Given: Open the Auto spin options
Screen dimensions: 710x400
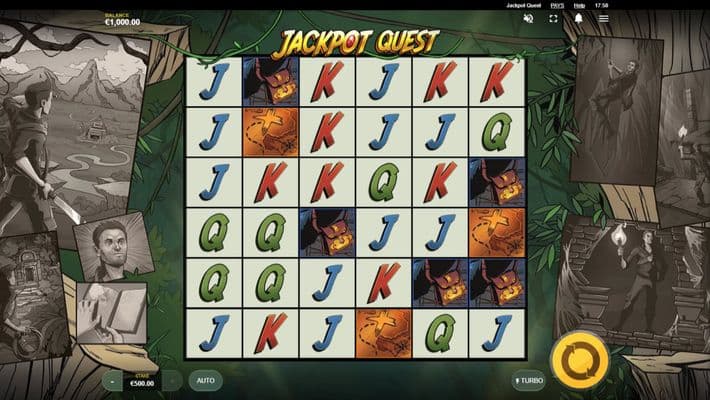Looking at the screenshot, I should 205,381.
